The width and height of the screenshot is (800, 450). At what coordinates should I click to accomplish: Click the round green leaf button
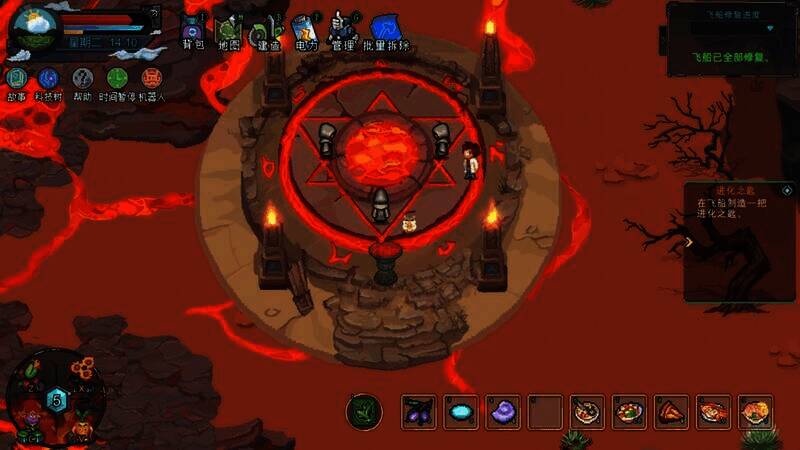coord(364,410)
